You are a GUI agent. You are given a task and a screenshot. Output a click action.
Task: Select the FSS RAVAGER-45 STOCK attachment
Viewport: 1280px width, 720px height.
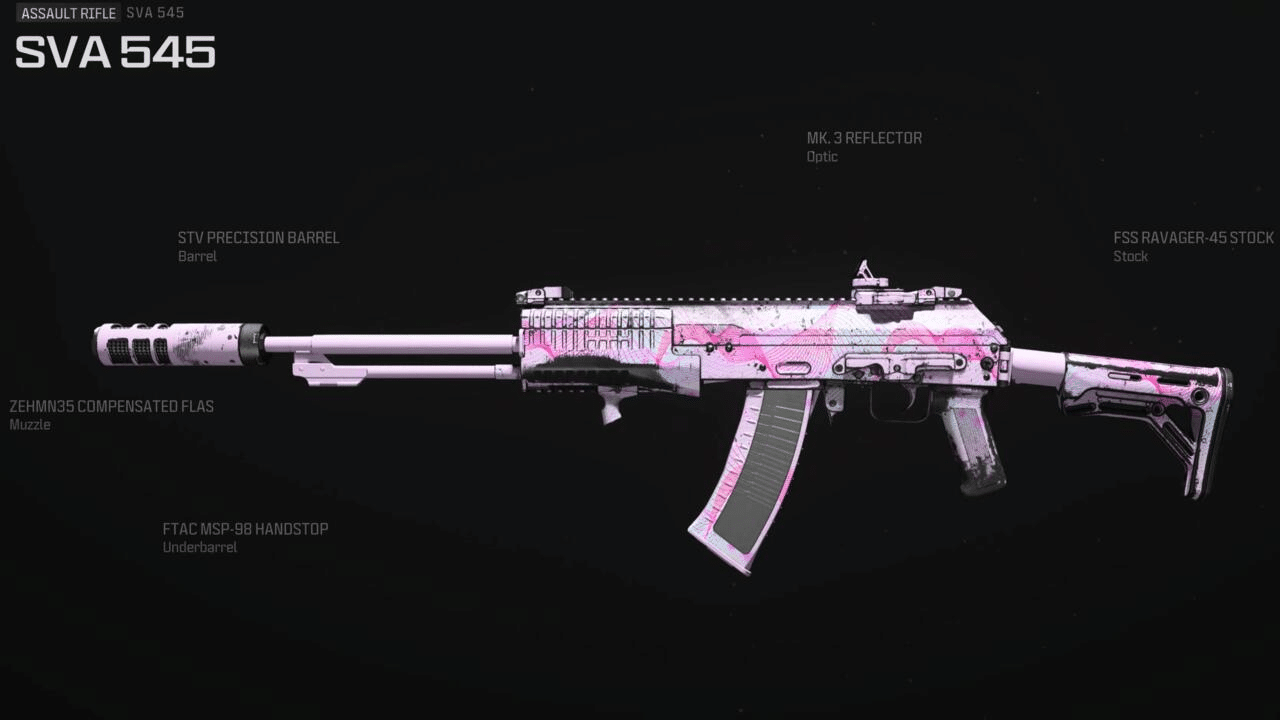(1192, 238)
